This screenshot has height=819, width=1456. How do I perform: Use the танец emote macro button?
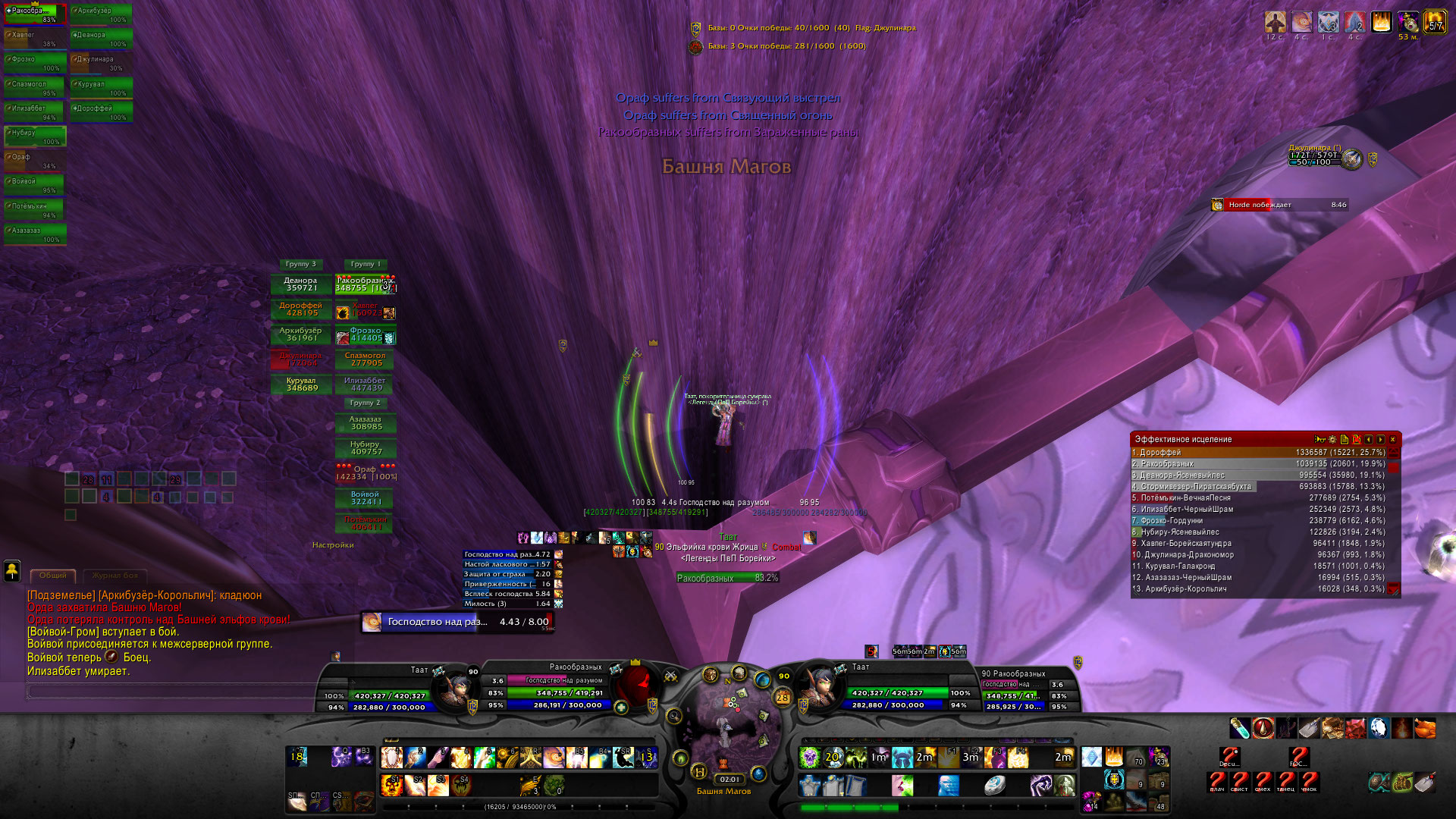1286,781
